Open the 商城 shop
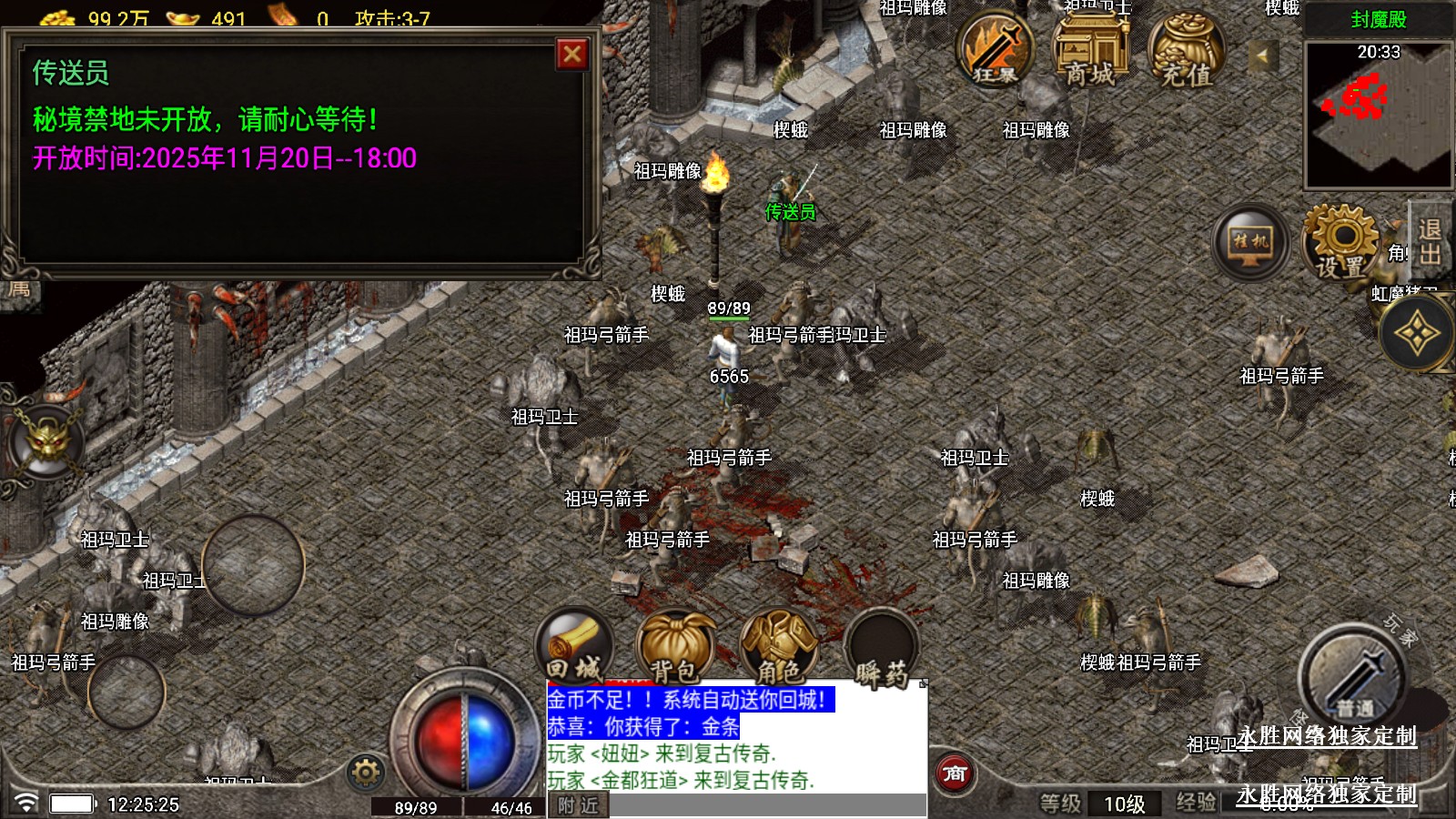The image size is (1456, 819). coord(1090,50)
